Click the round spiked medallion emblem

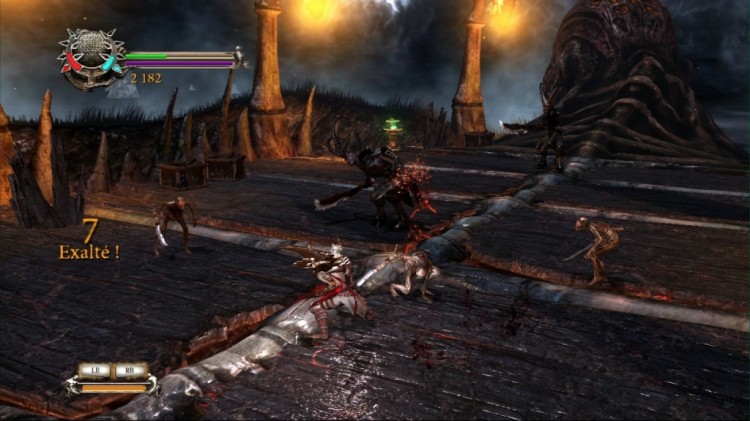pyautogui.click(x=91, y=57)
